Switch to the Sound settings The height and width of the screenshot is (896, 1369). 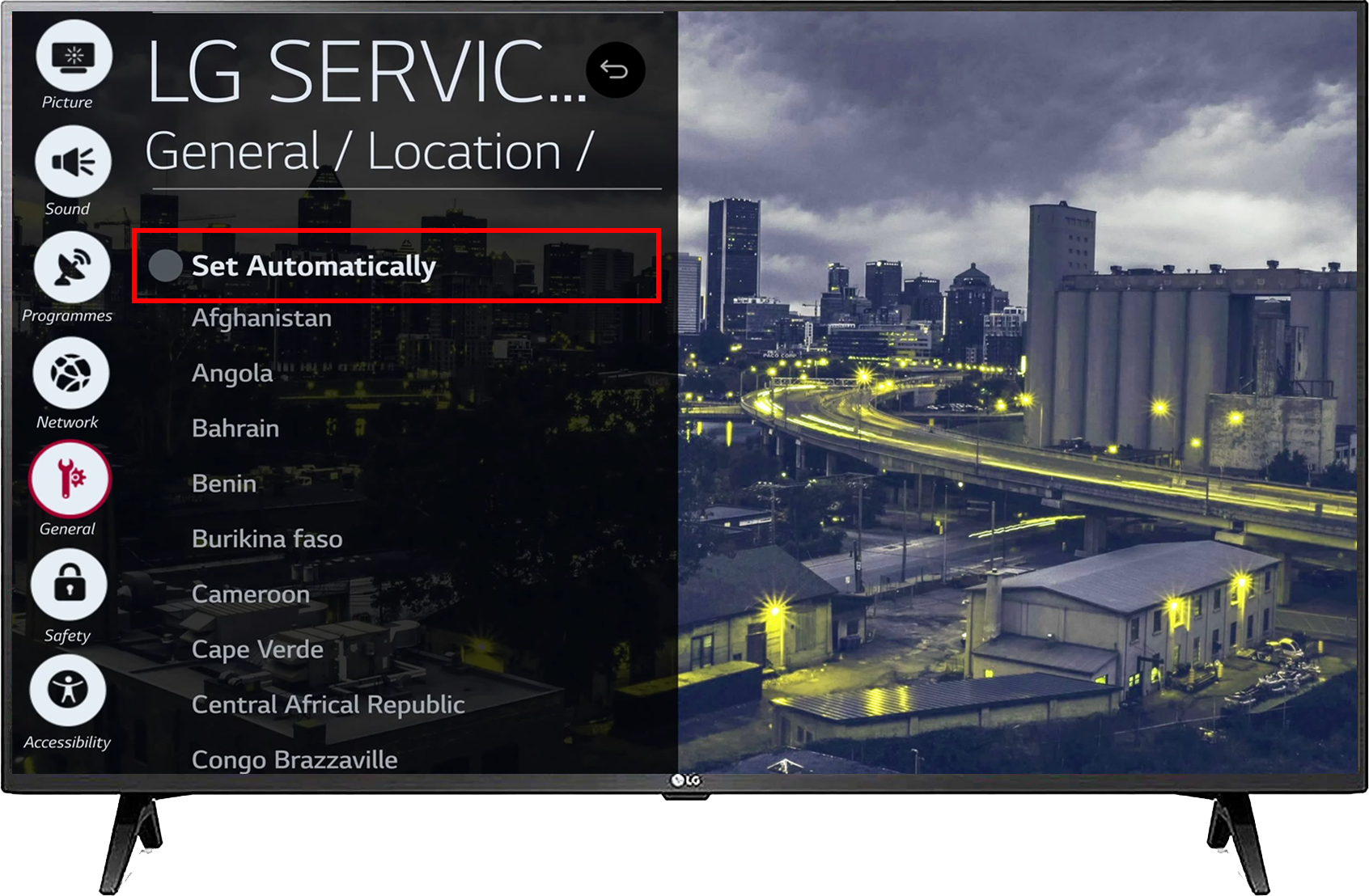[x=73, y=163]
